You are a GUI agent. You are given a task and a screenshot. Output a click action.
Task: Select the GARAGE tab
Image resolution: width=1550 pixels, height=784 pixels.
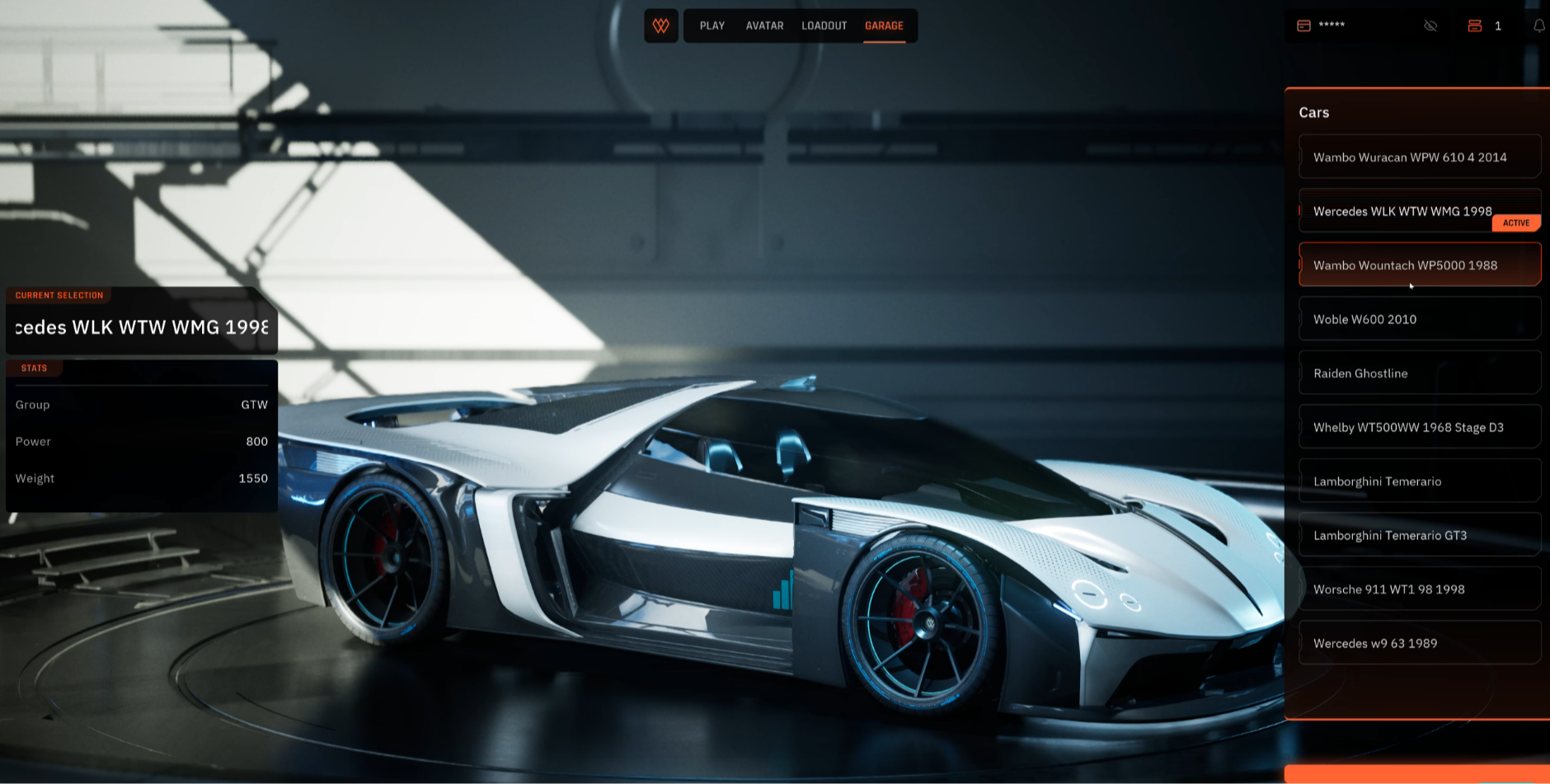(884, 26)
